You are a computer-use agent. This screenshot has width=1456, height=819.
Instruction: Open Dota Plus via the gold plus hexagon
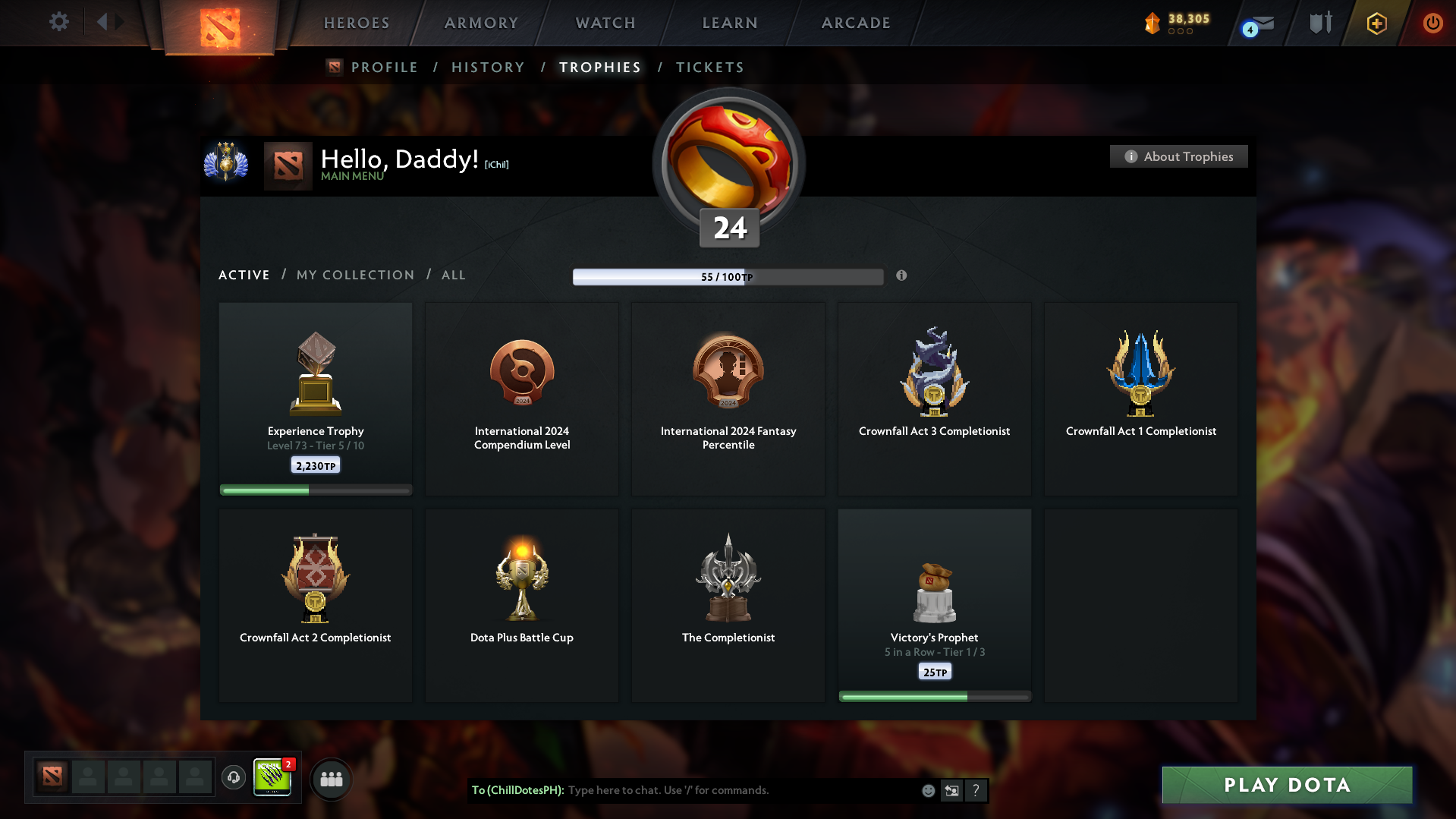[x=1376, y=24]
